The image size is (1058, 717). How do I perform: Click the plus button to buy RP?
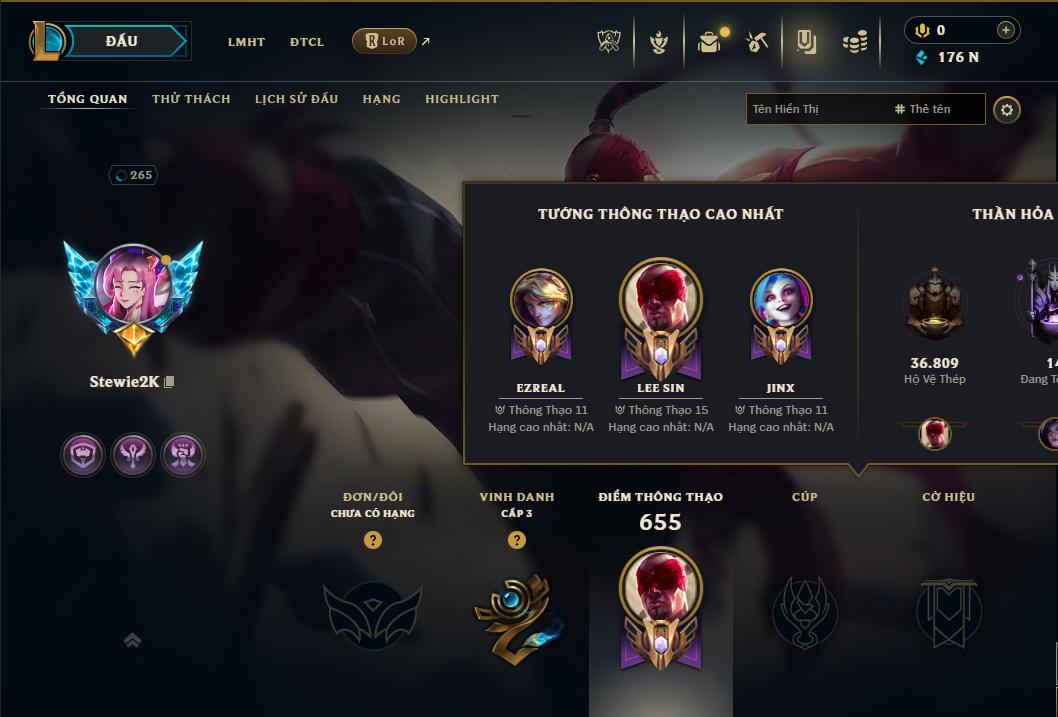point(1005,30)
